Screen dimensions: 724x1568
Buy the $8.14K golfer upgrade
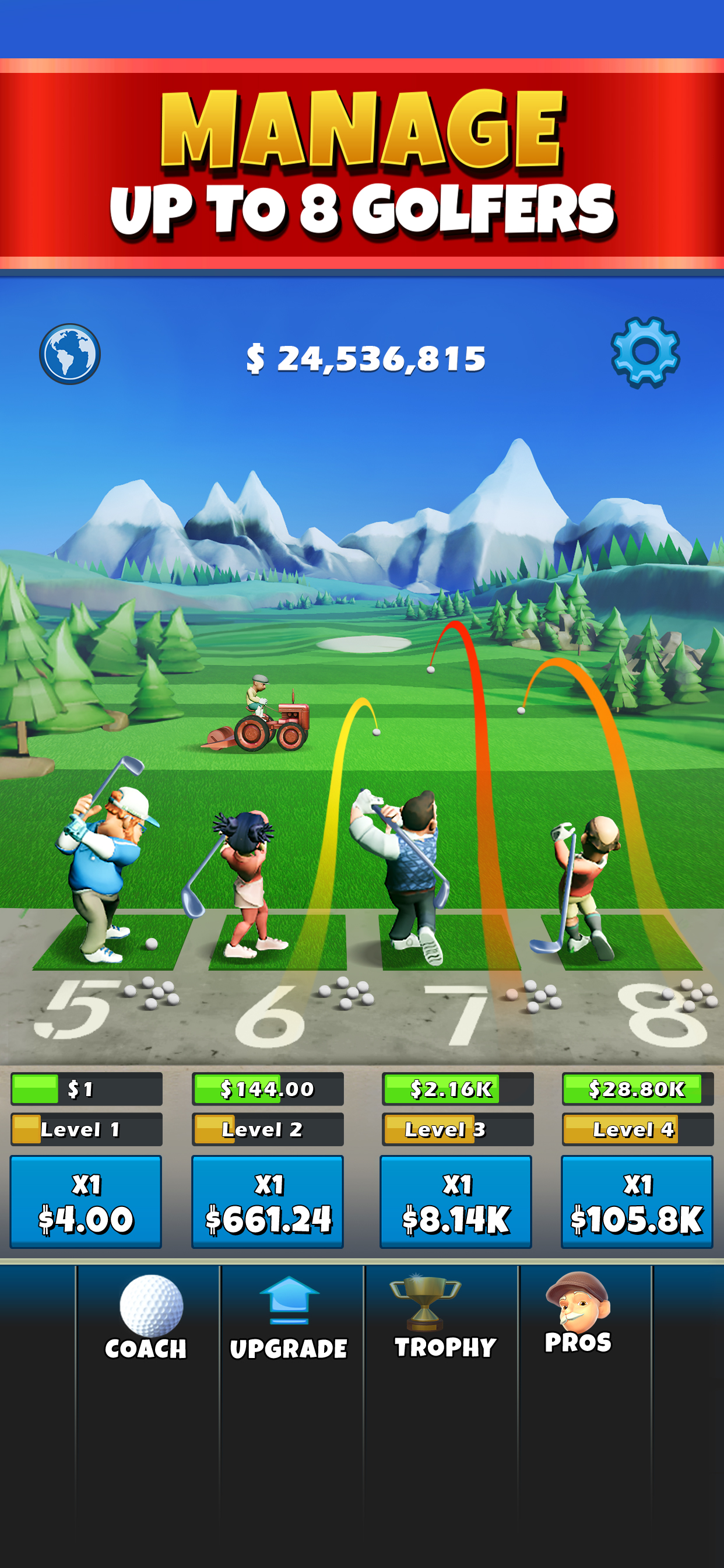456,1201
